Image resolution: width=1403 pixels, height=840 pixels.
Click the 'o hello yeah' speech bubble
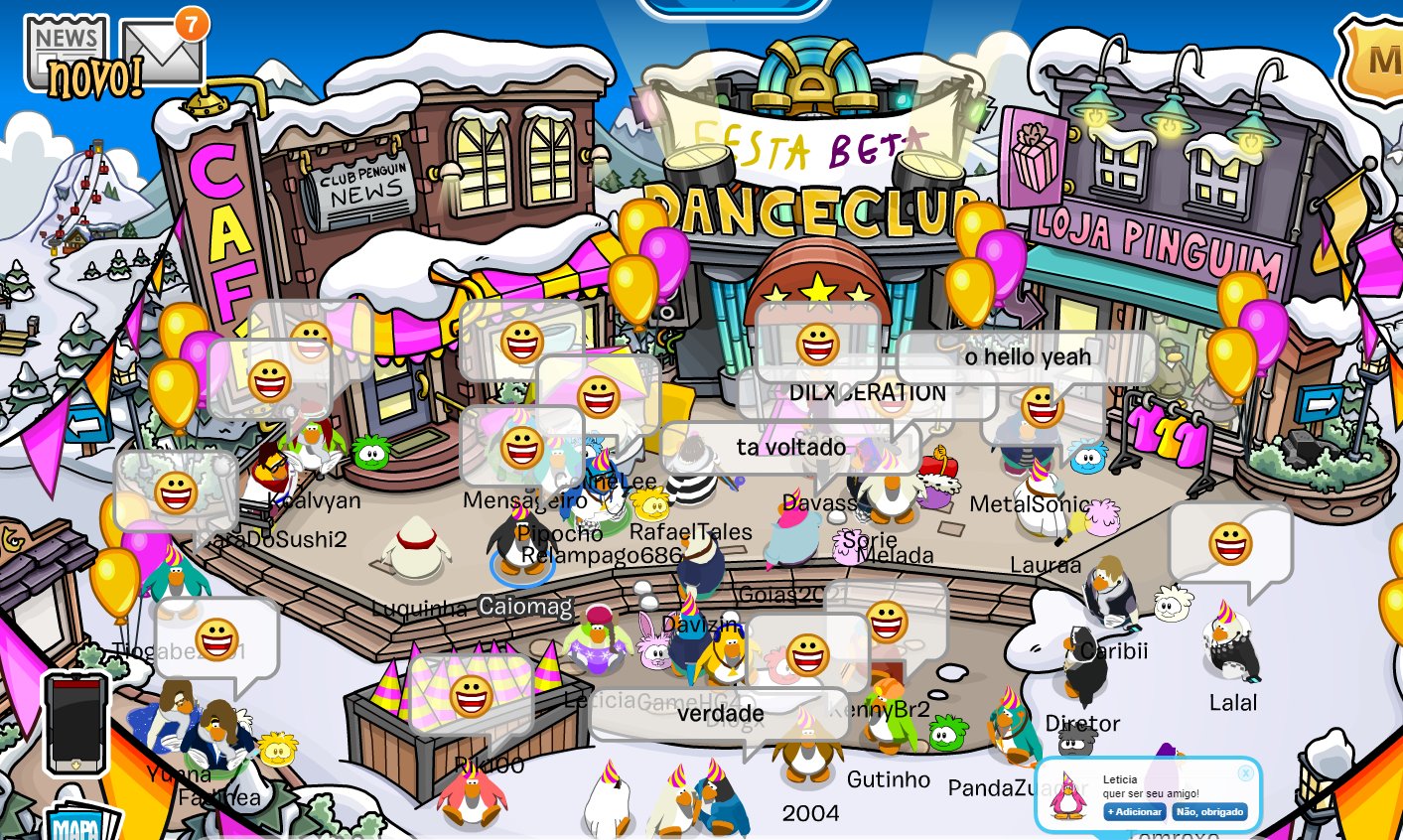click(1027, 355)
